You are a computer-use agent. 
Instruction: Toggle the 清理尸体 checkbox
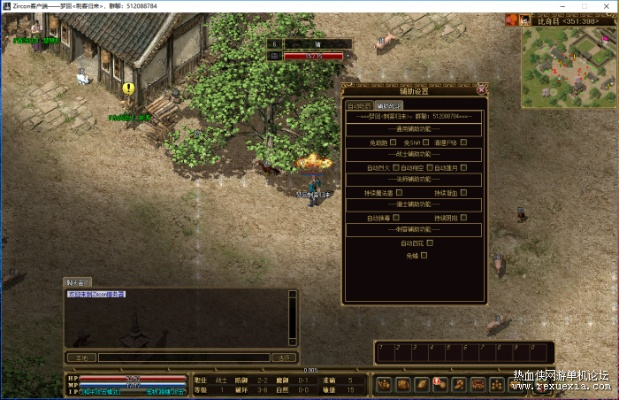(x=466, y=142)
